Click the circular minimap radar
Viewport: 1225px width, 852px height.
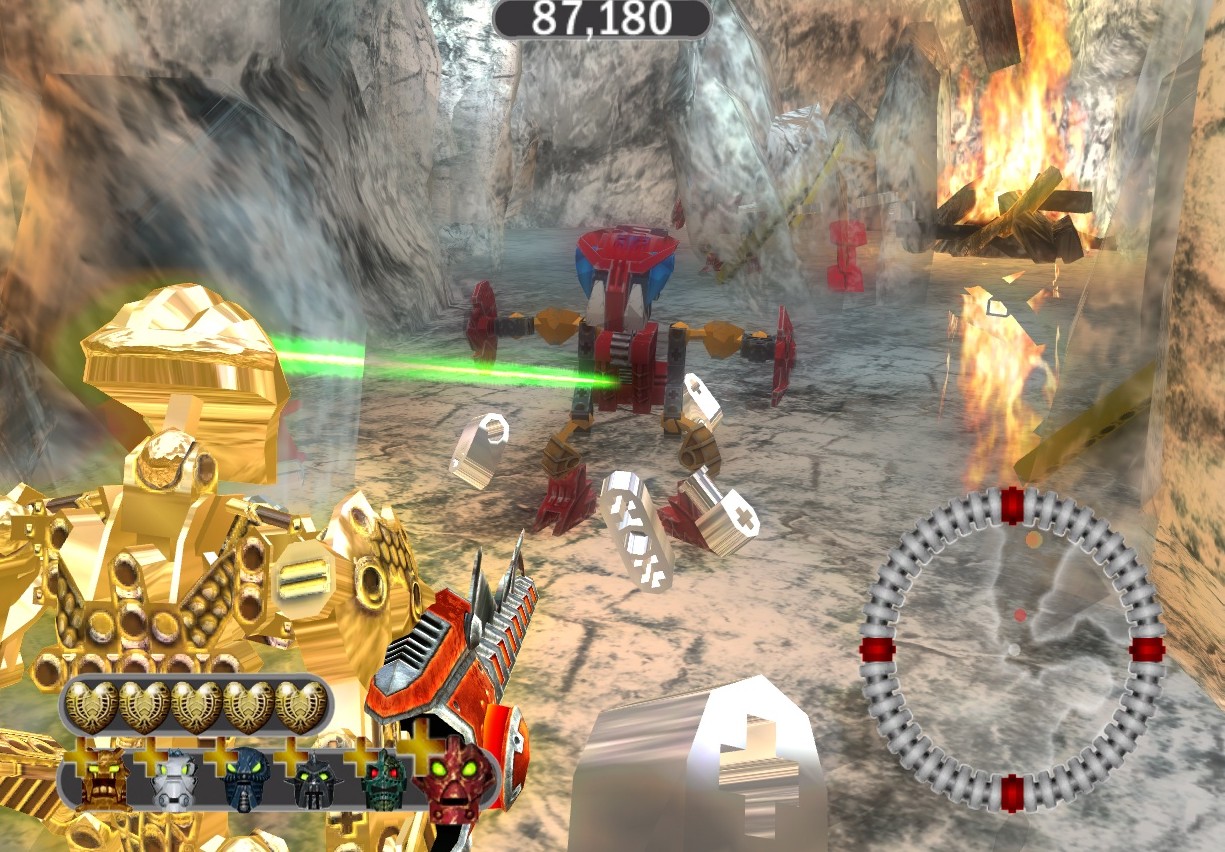[1012, 650]
